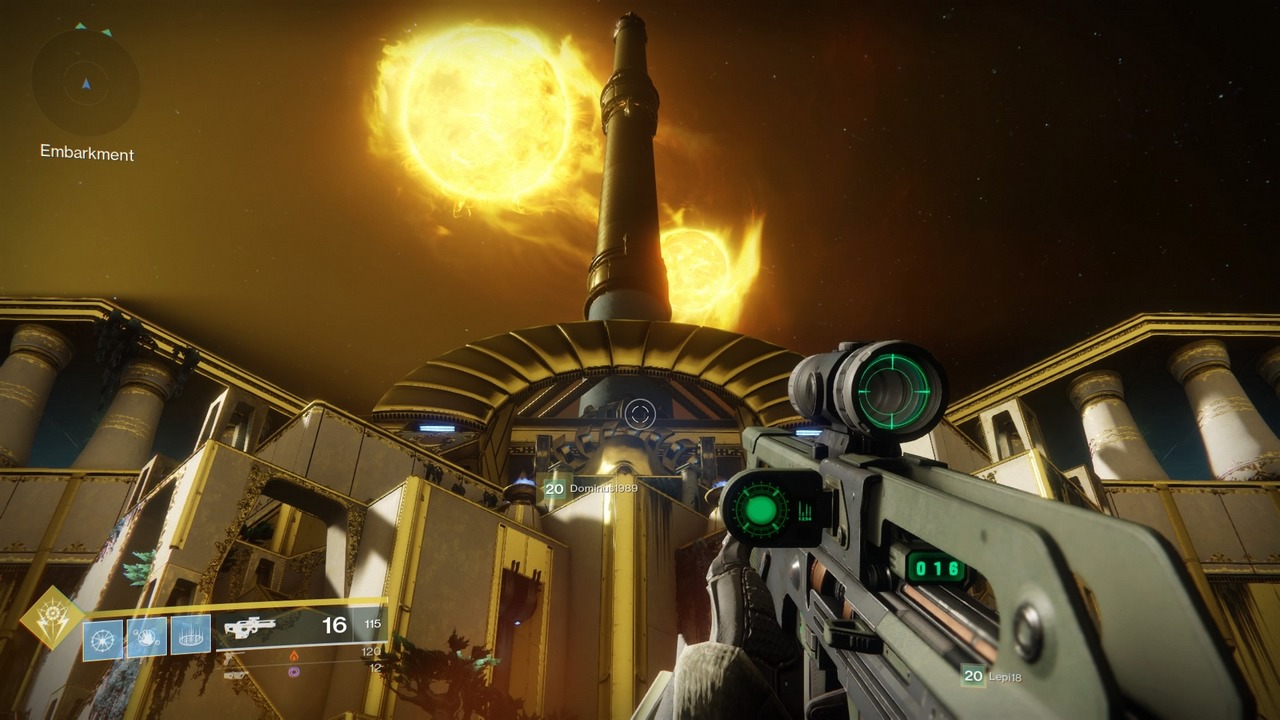Select the Dominus1989 player nameplate
The width and height of the screenshot is (1280, 720).
pyautogui.click(x=590, y=489)
